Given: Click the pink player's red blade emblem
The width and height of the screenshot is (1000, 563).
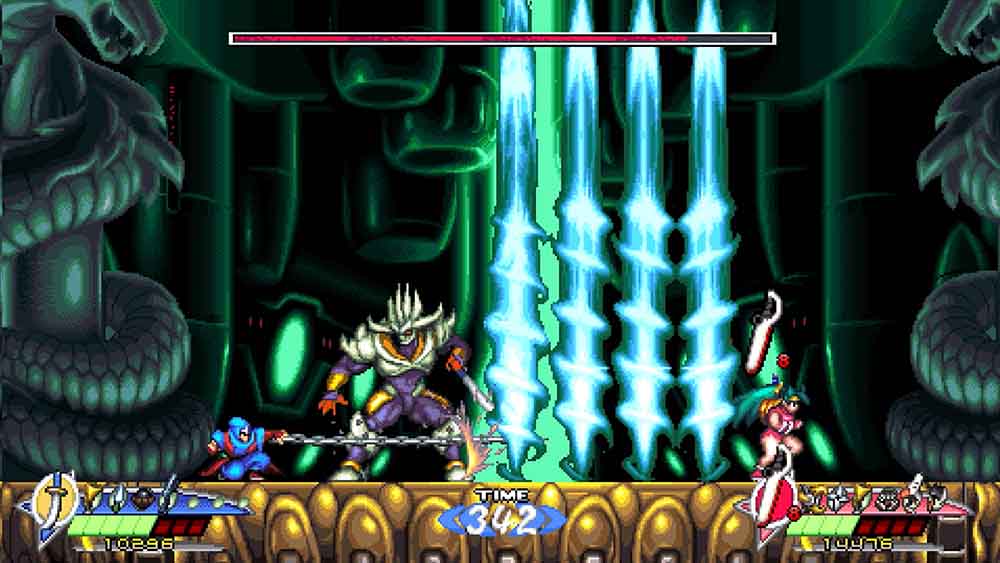Looking at the screenshot, I should [771, 500].
